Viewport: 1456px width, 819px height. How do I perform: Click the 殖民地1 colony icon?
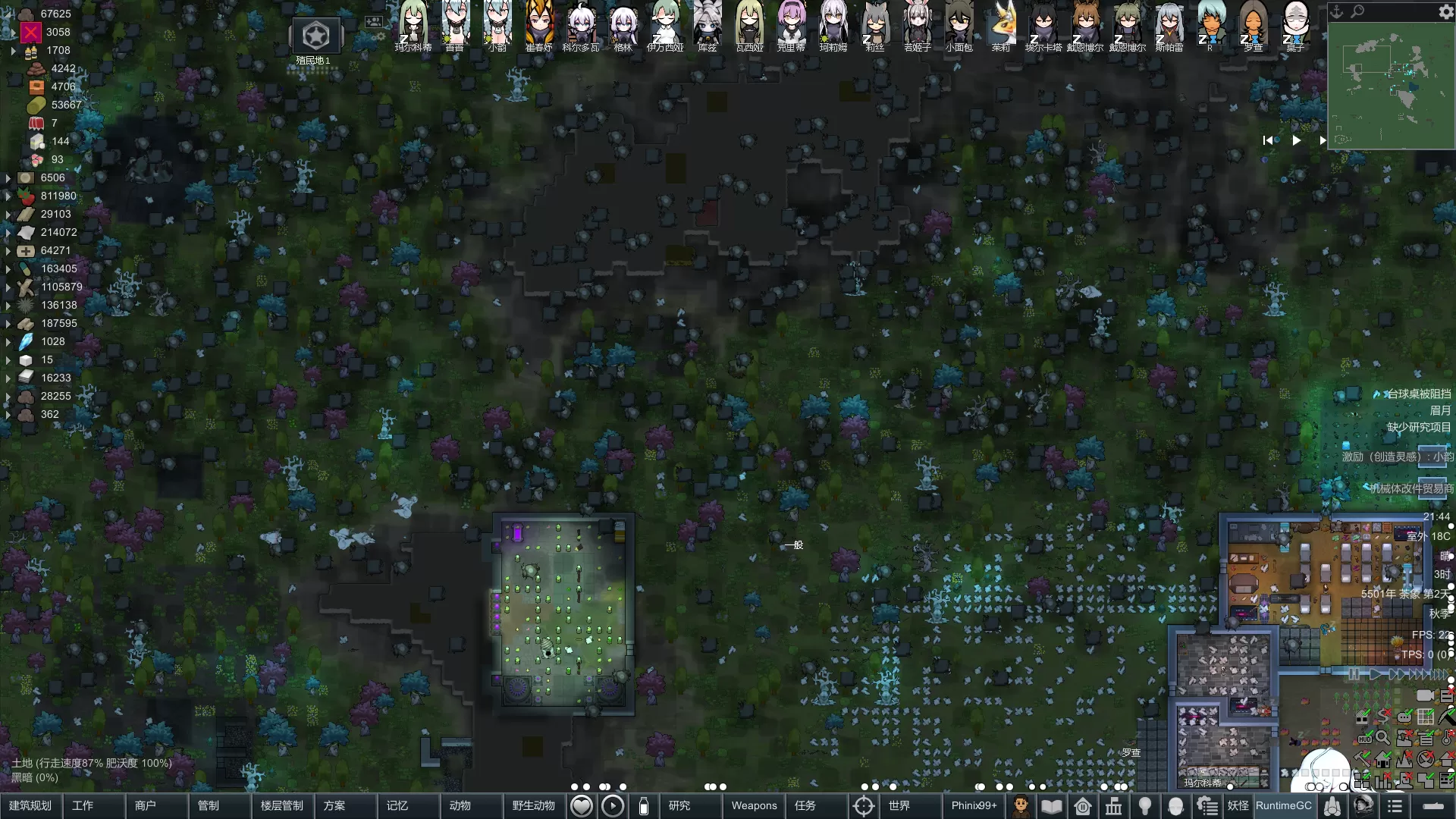315,36
